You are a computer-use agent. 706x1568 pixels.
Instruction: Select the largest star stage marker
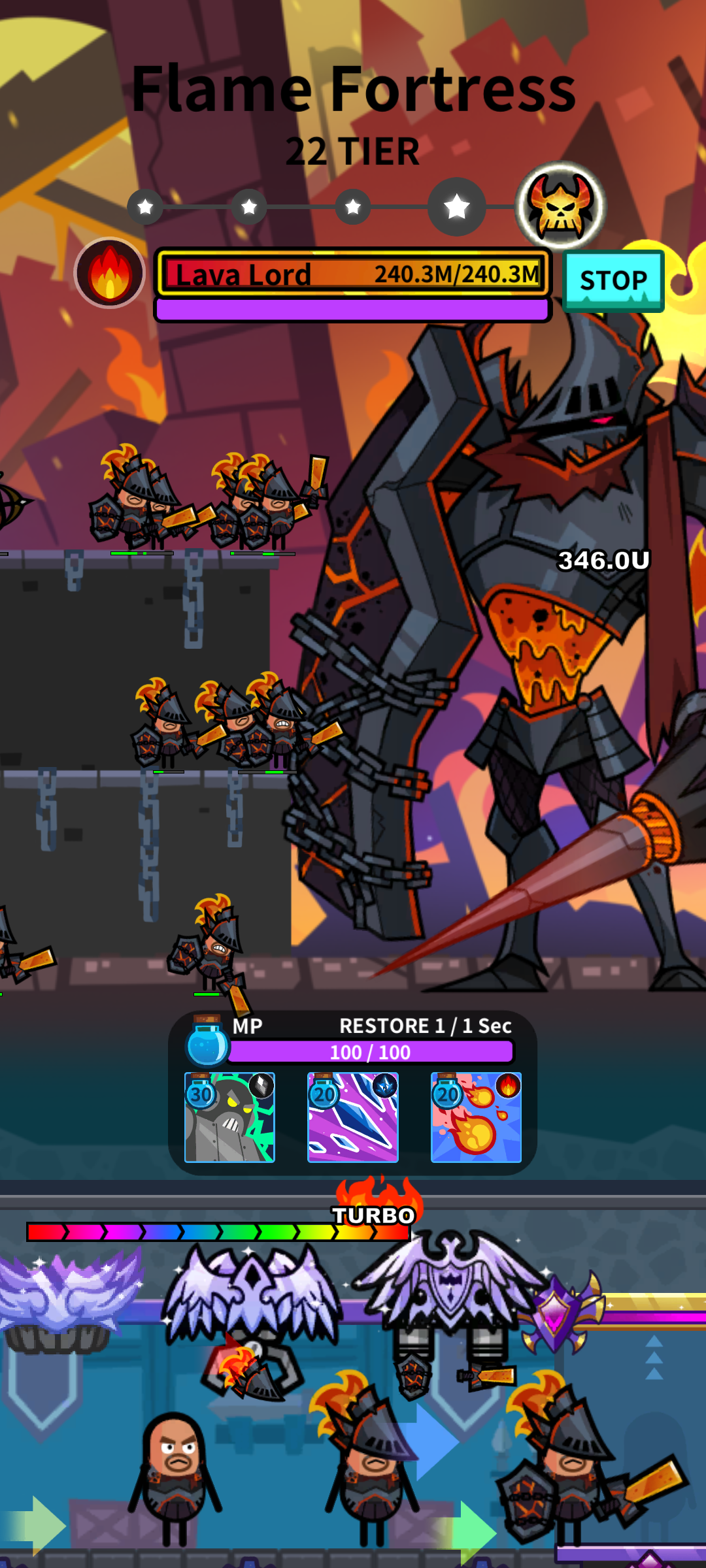(x=457, y=207)
